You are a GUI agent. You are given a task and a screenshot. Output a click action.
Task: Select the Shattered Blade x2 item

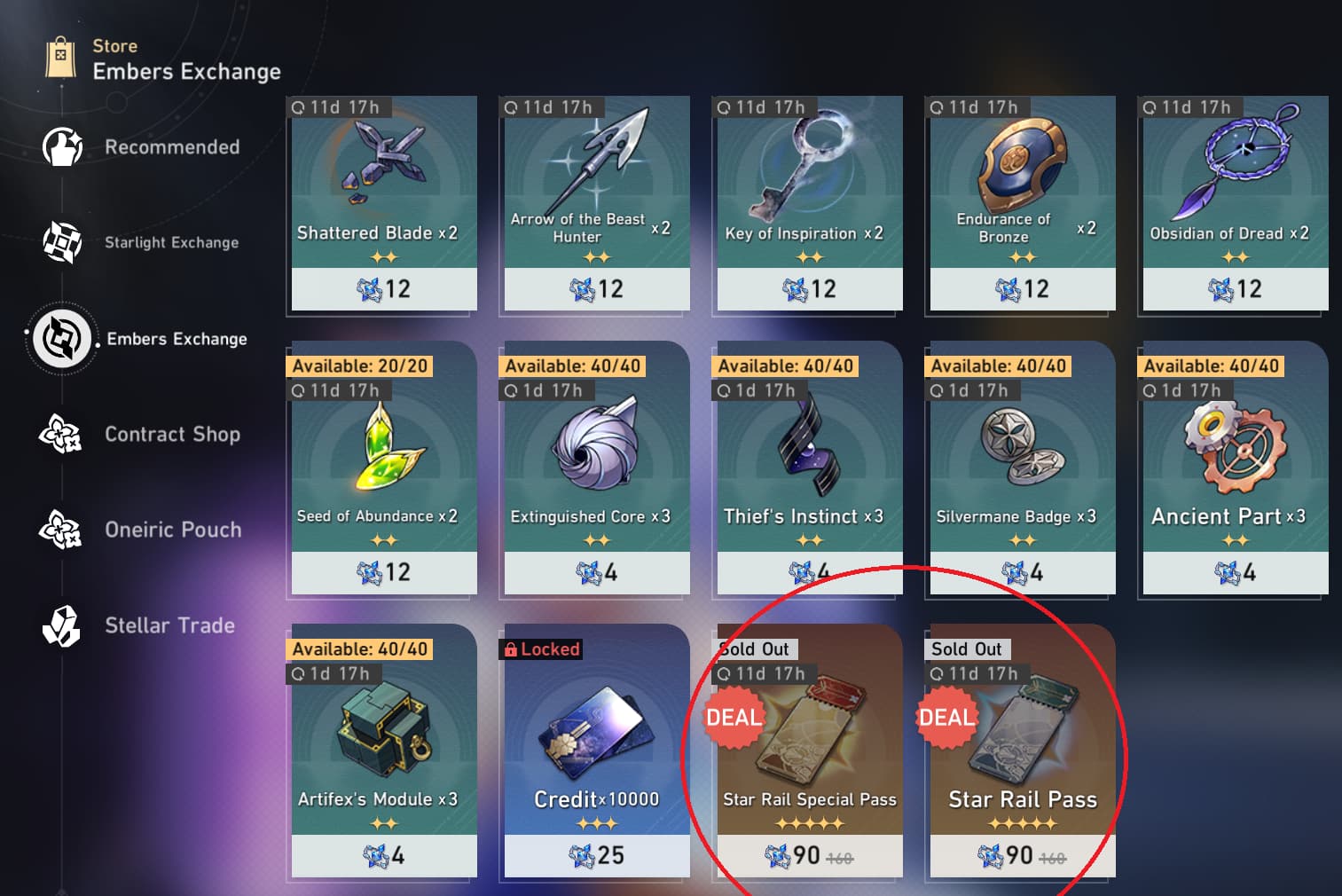[383, 203]
